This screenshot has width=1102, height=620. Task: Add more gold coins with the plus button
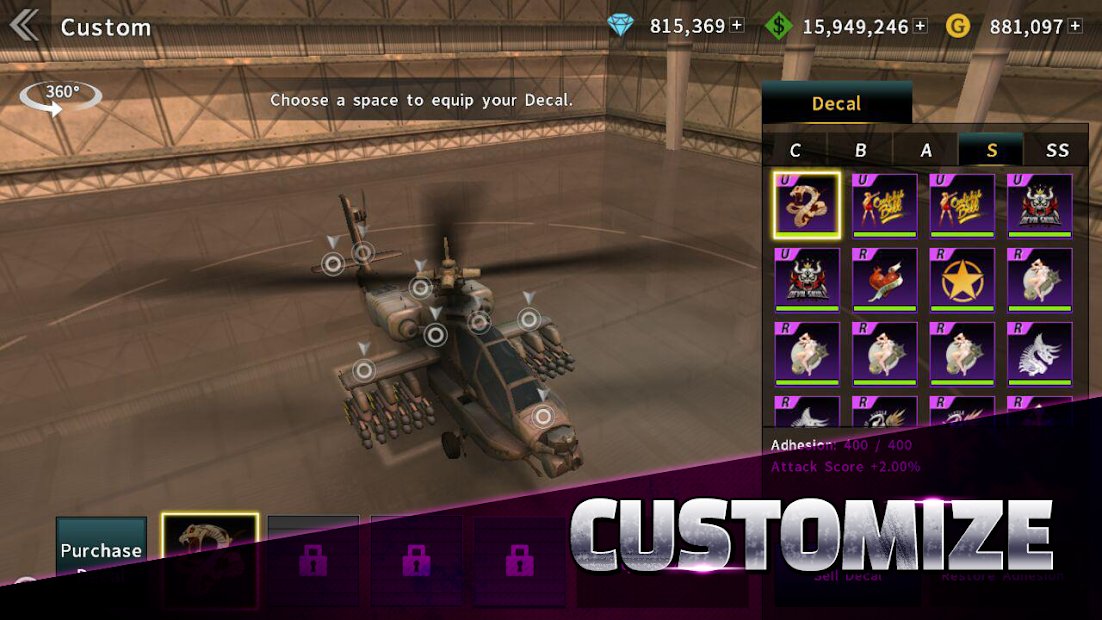point(1075,26)
